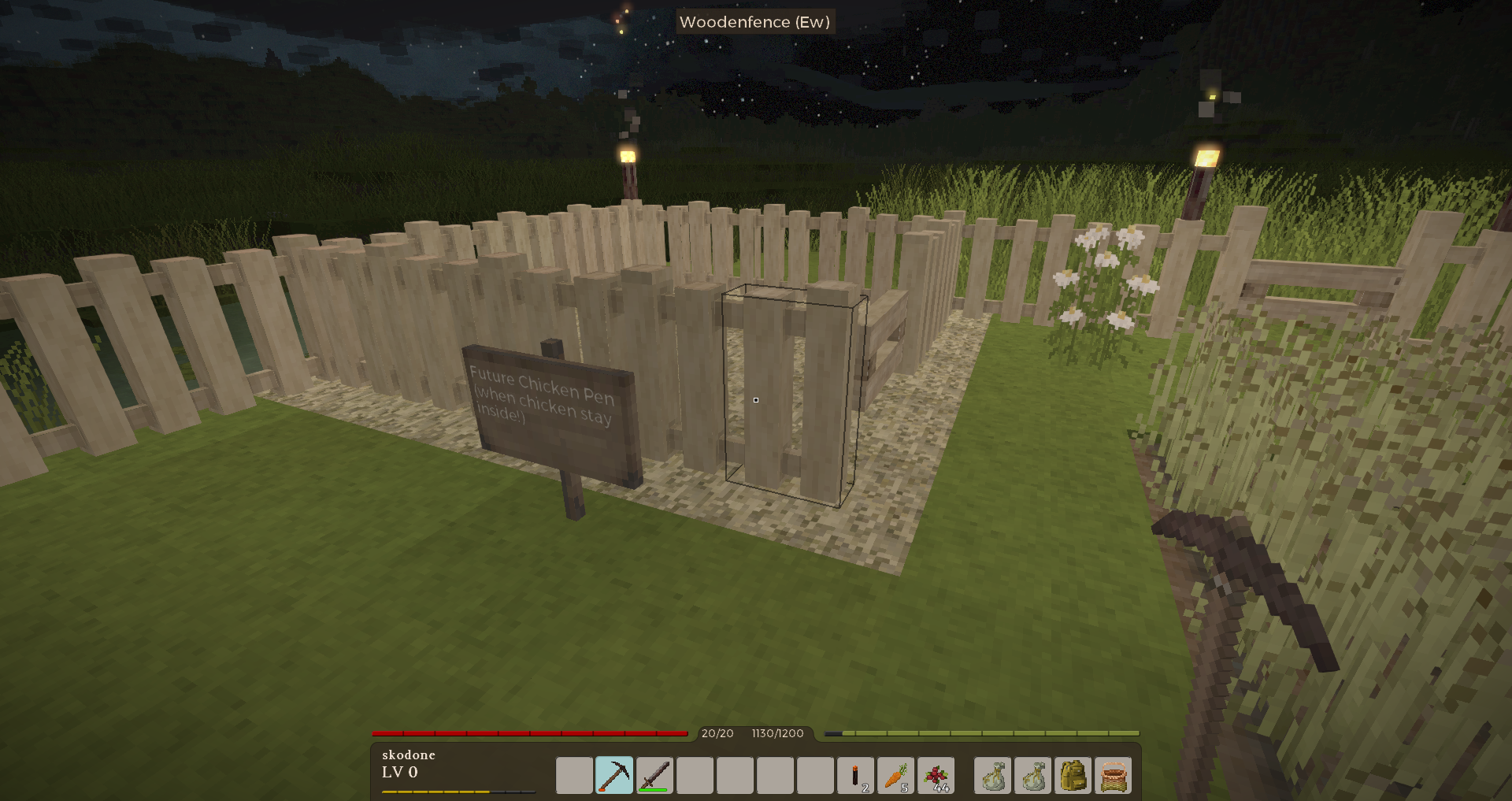
Task: Open the woven basket bag slot
Action: [1113, 776]
